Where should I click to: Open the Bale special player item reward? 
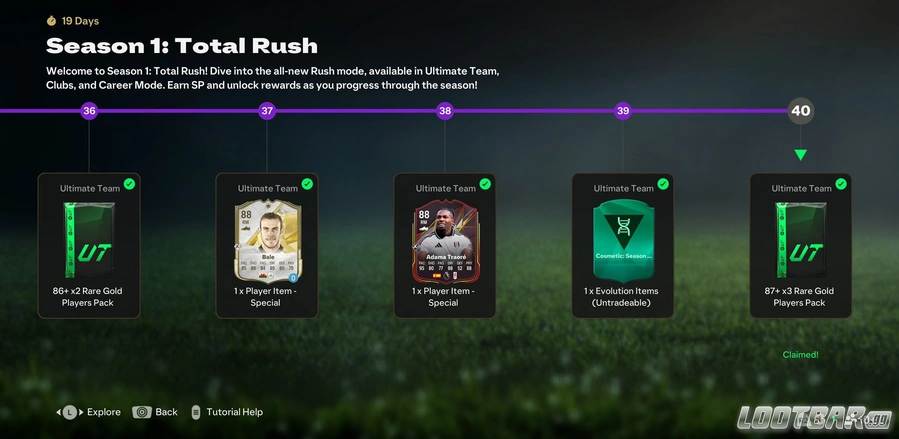[267, 245]
